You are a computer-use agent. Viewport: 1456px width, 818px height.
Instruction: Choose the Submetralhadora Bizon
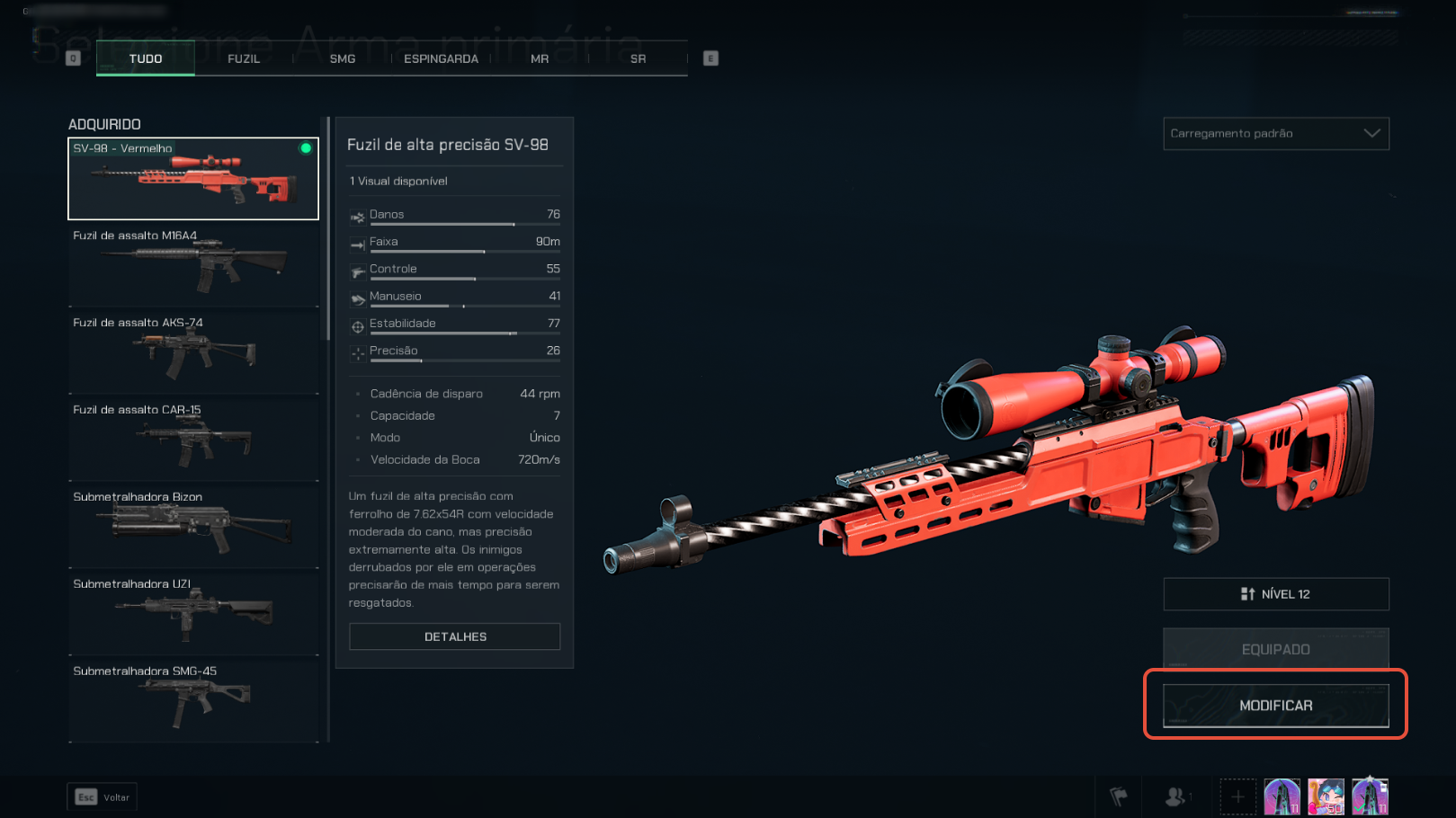(x=193, y=527)
